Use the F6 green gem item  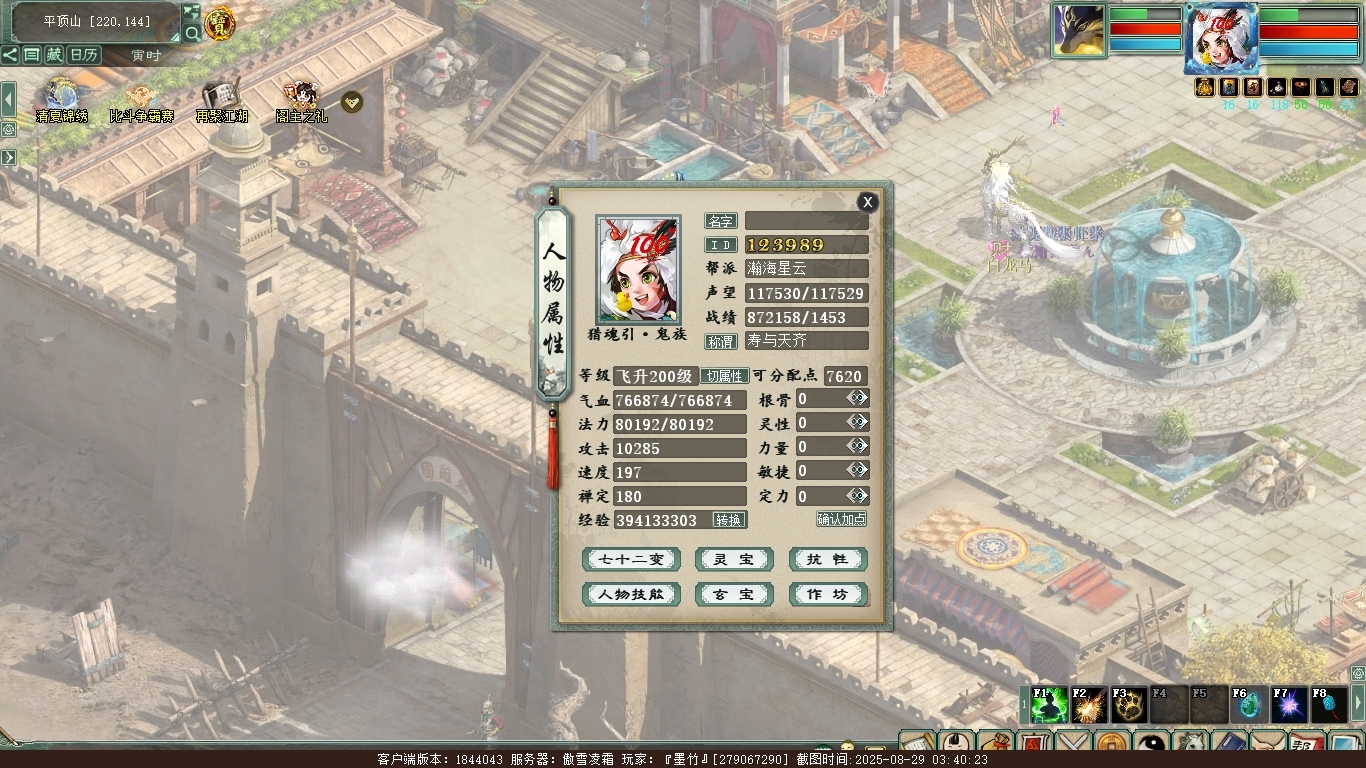[1250, 706]
